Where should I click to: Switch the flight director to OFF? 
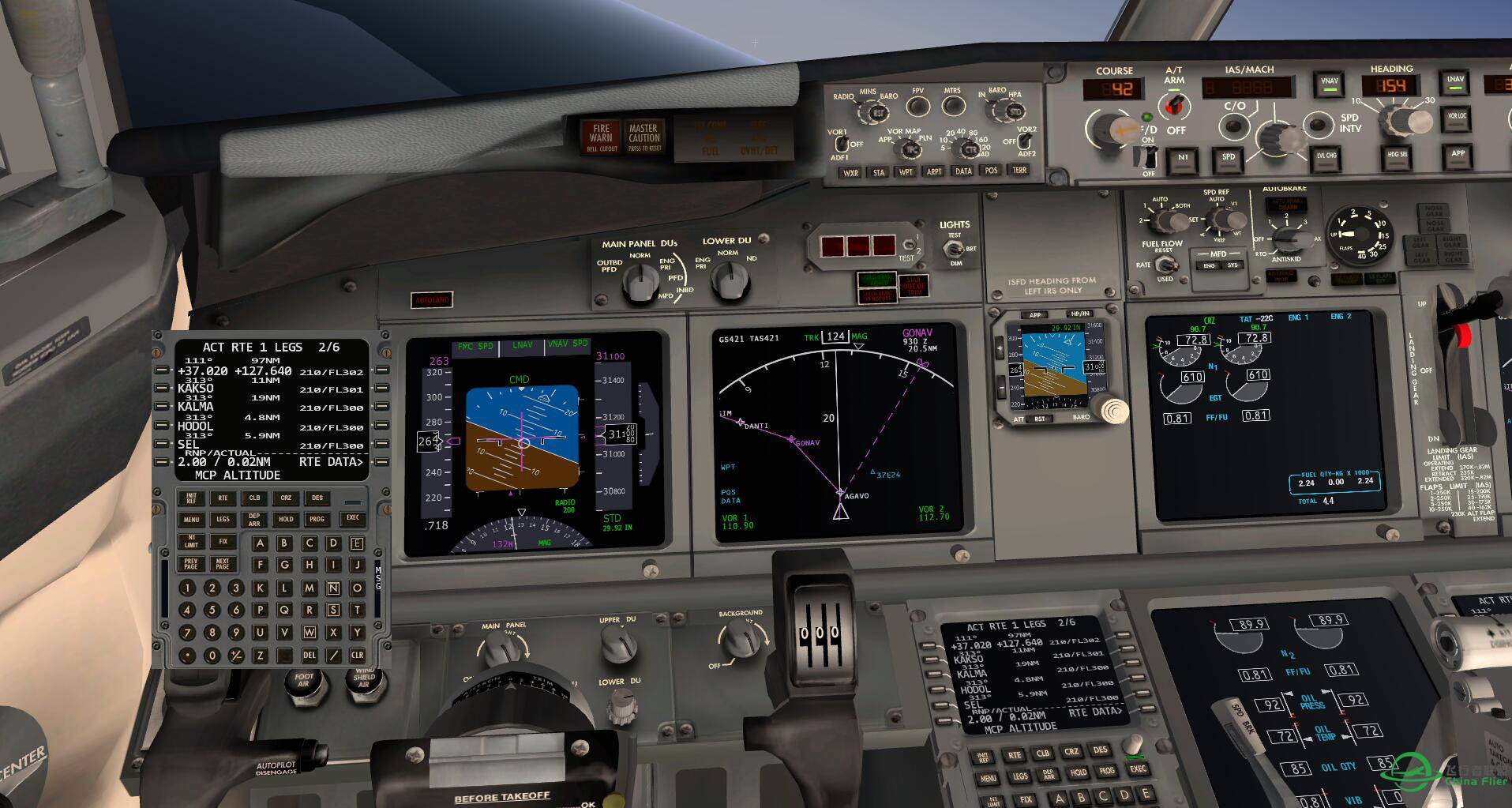click(1150, 156)
